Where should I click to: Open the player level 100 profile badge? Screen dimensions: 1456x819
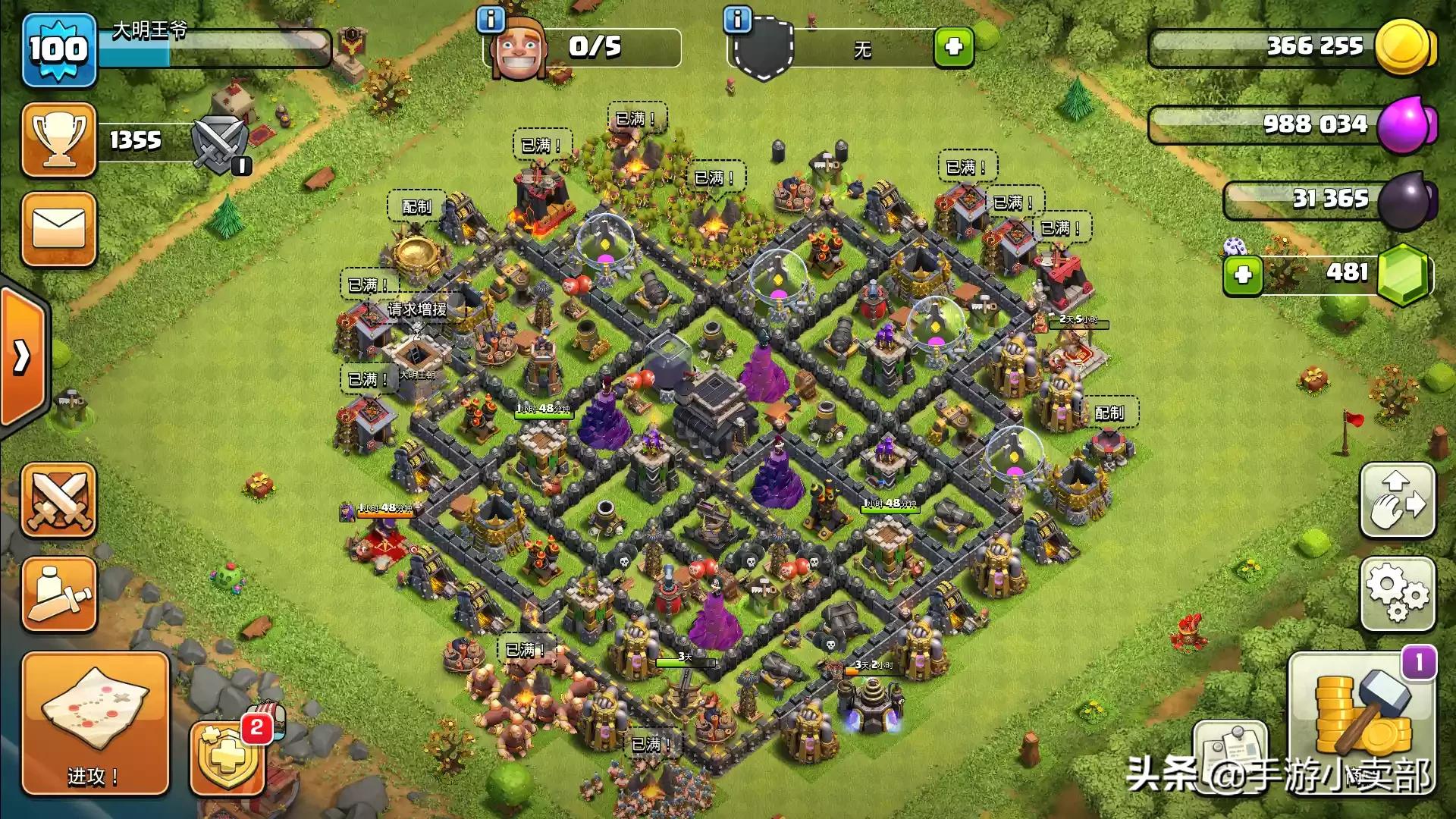pos(58,50)
